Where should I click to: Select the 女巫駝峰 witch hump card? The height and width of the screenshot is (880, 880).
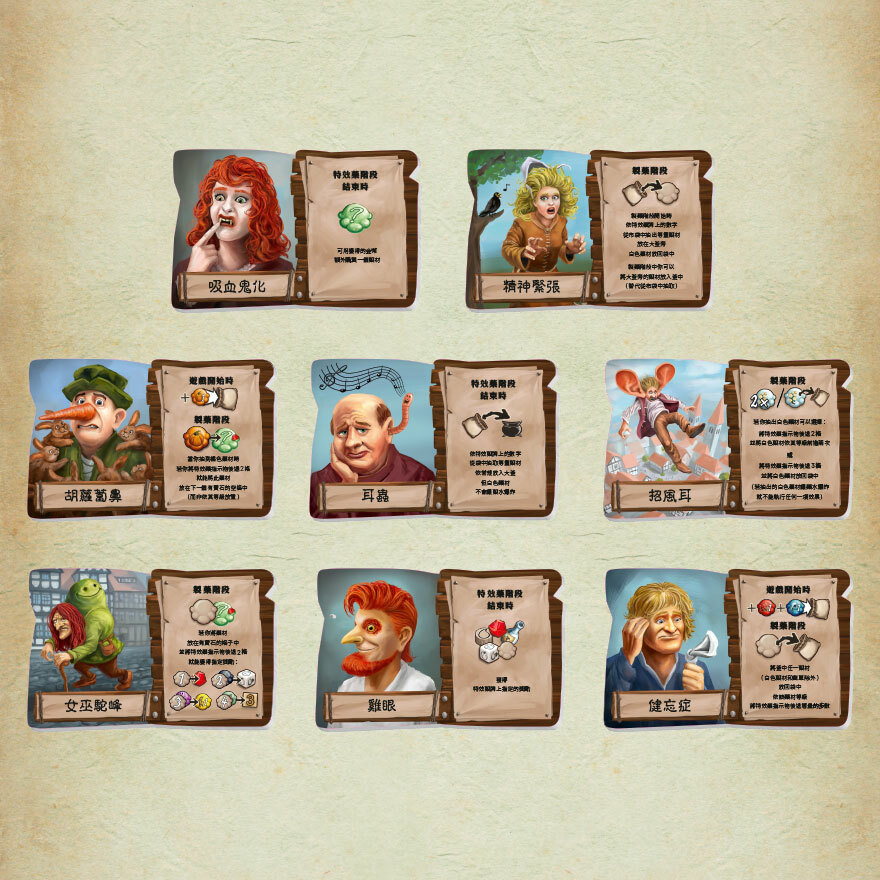[x=150, y=648]
